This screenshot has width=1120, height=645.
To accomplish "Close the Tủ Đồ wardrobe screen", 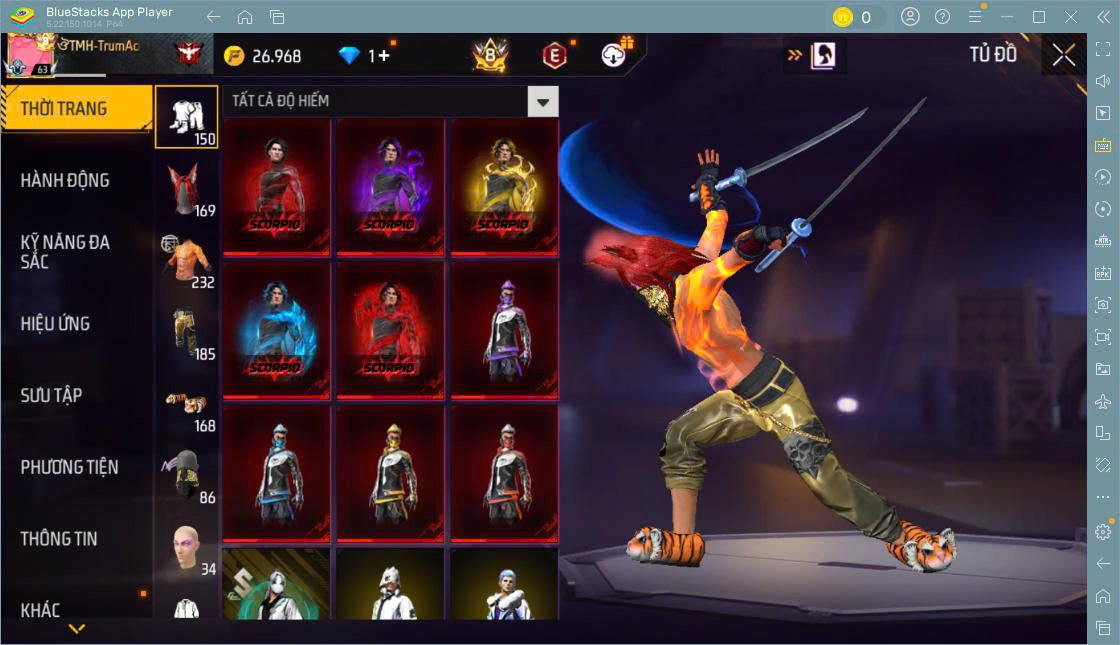I will (x=1064, y=55).
